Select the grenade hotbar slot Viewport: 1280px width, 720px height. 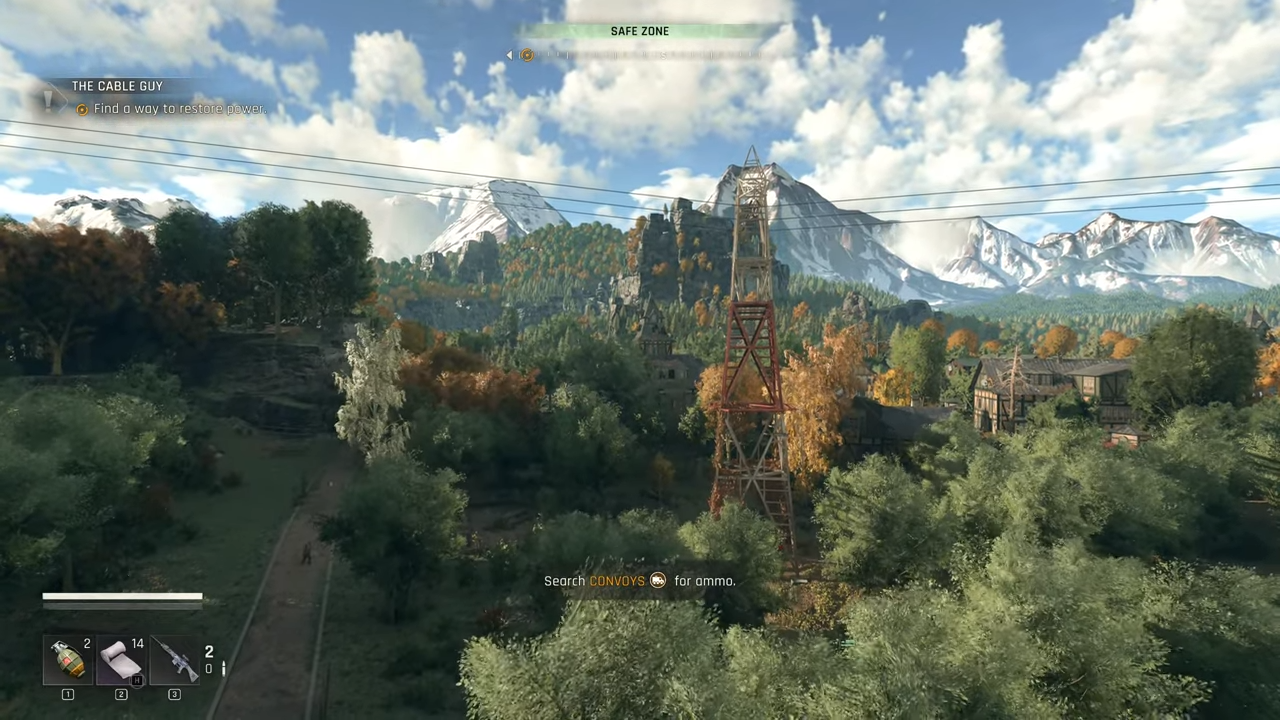tap(68, 660)
